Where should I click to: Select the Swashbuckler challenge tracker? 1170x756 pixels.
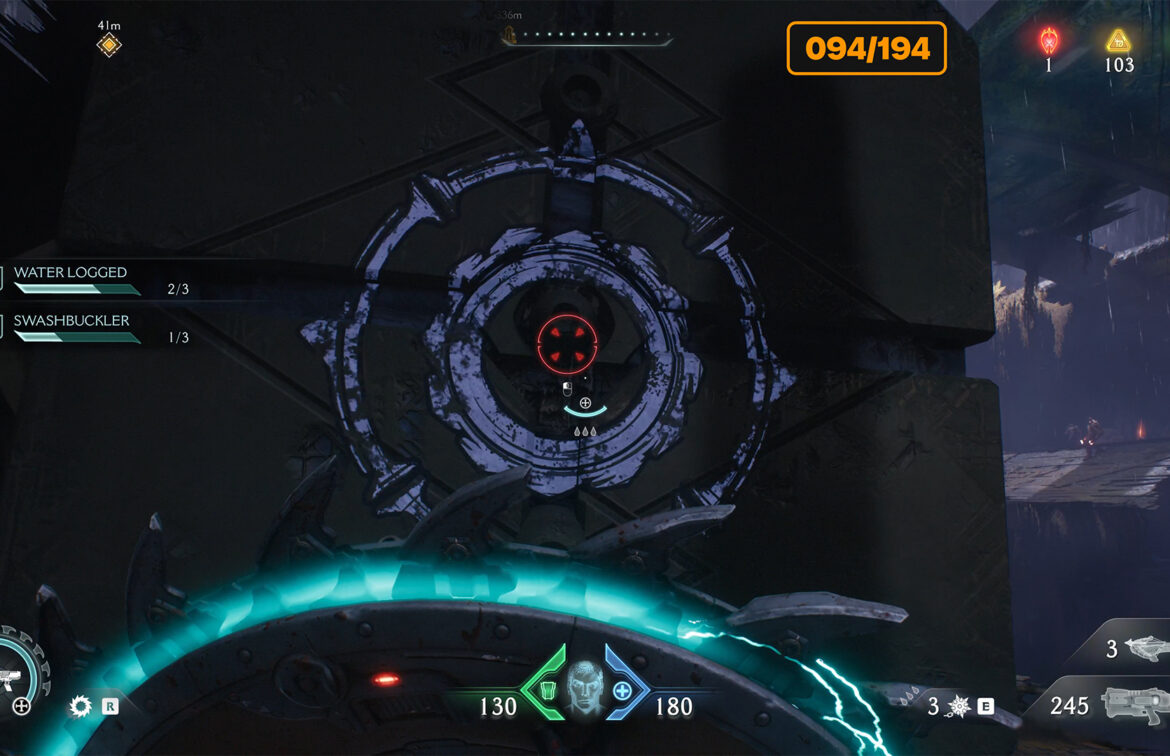coord(71,321)
